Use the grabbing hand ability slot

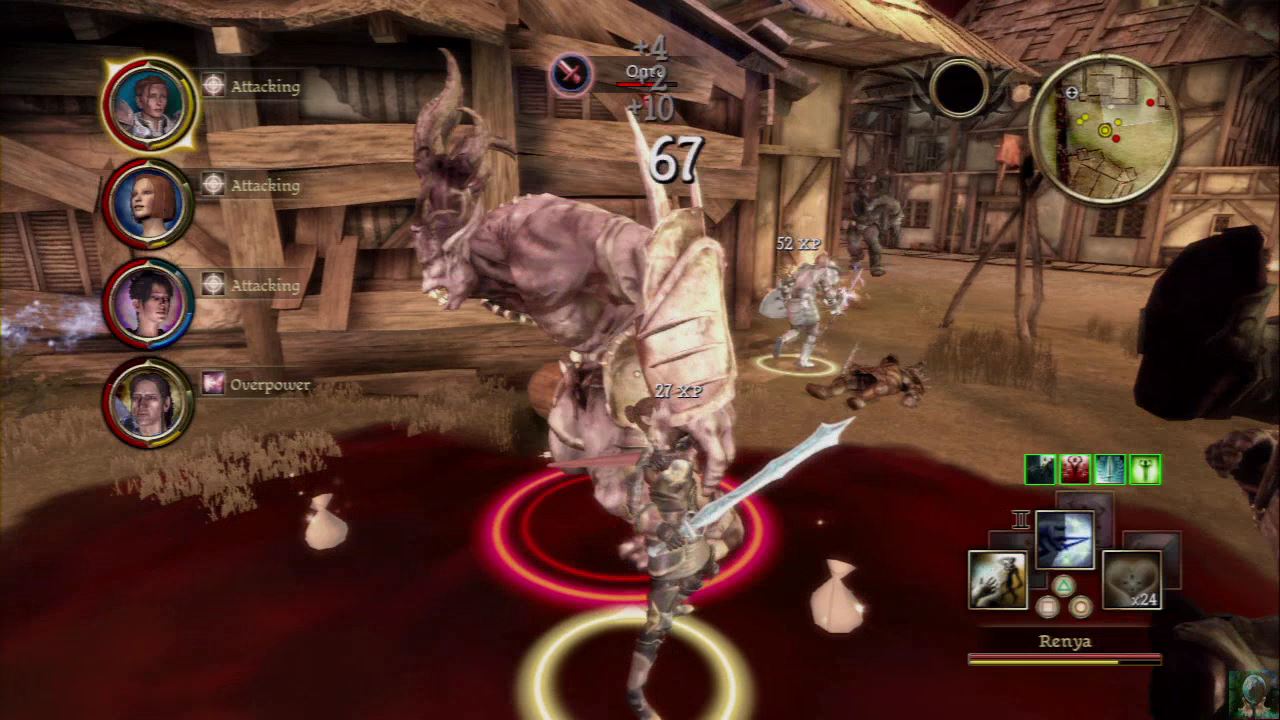tap(998, 580)
